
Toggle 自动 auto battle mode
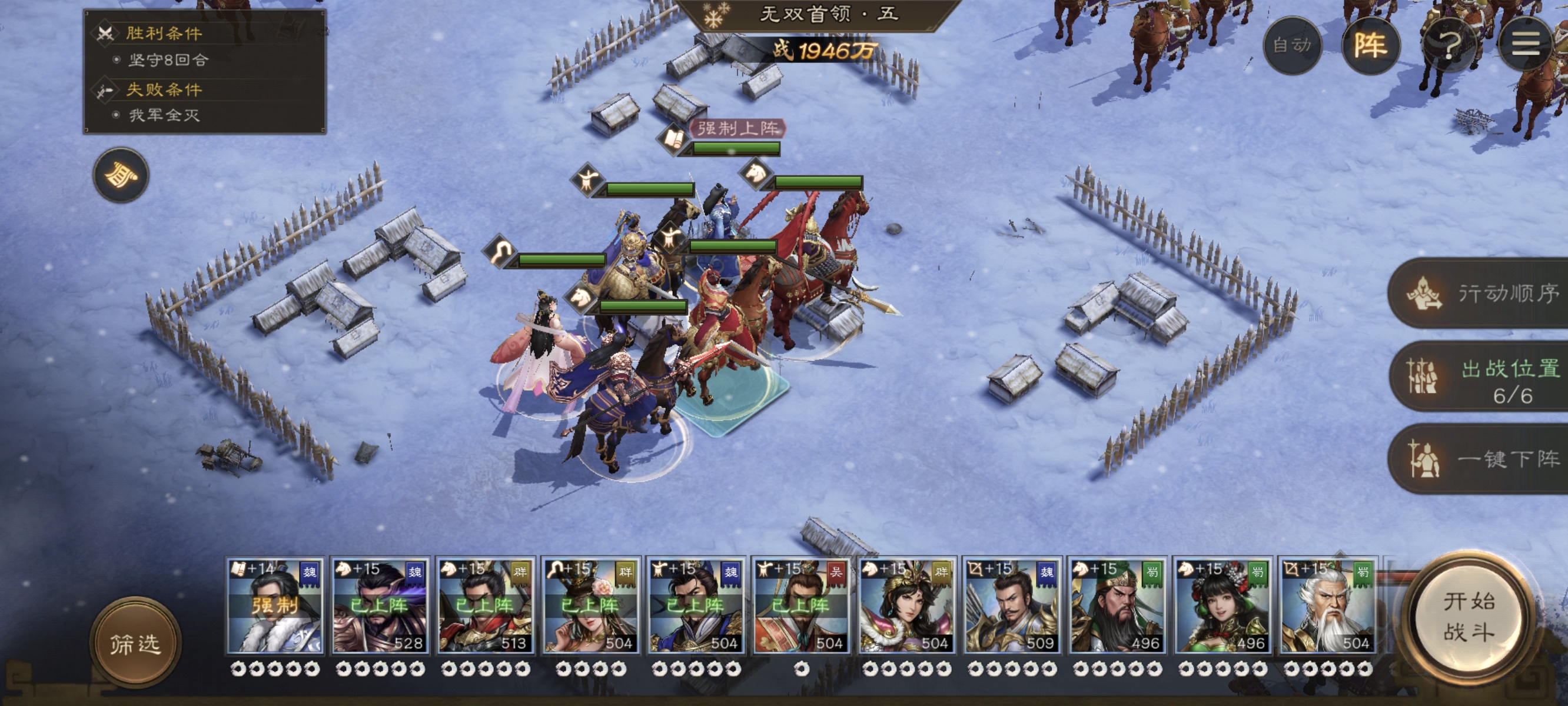coord(1291,45)
